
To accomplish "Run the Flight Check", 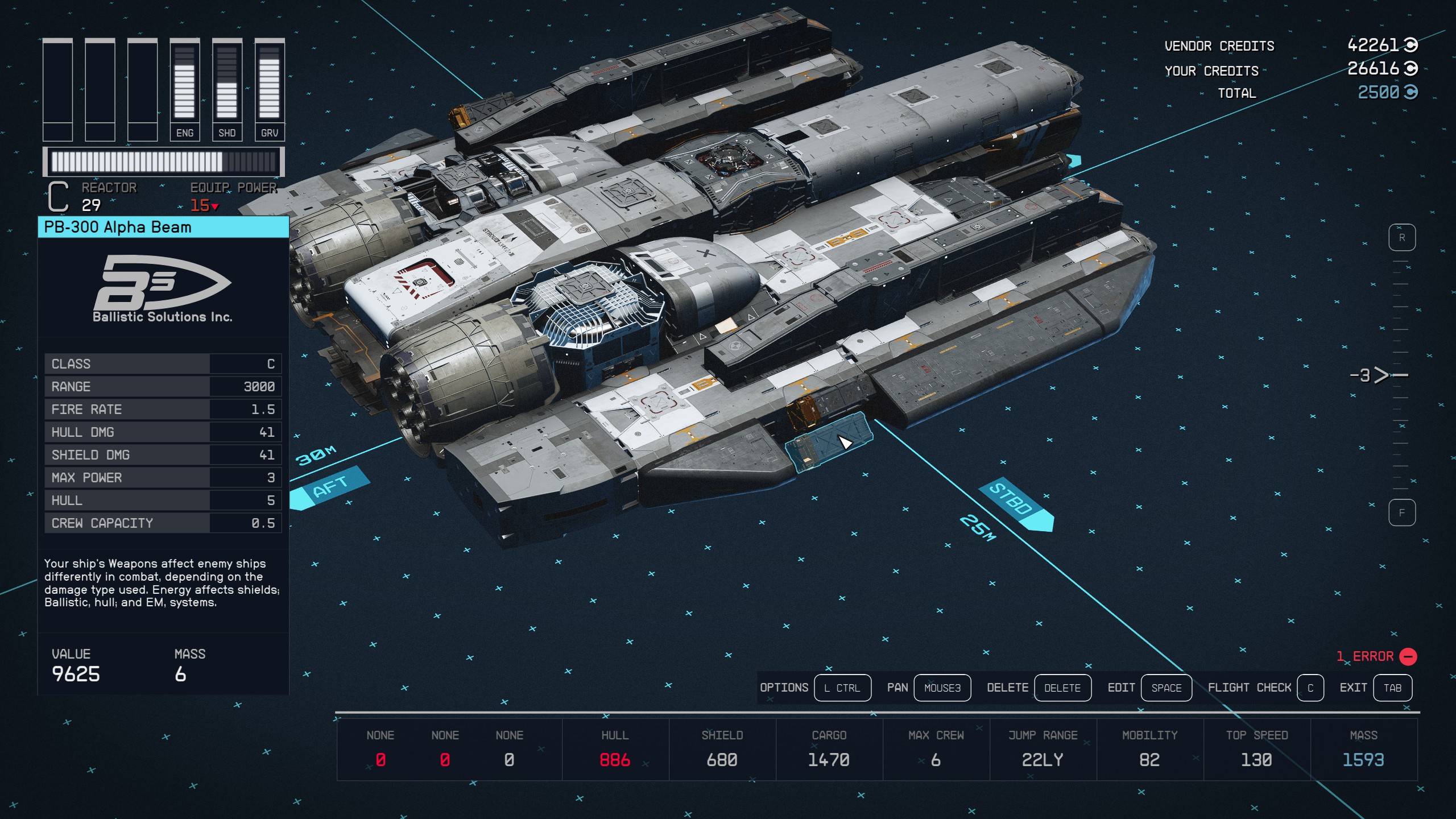I will [x=1310, y=688].
